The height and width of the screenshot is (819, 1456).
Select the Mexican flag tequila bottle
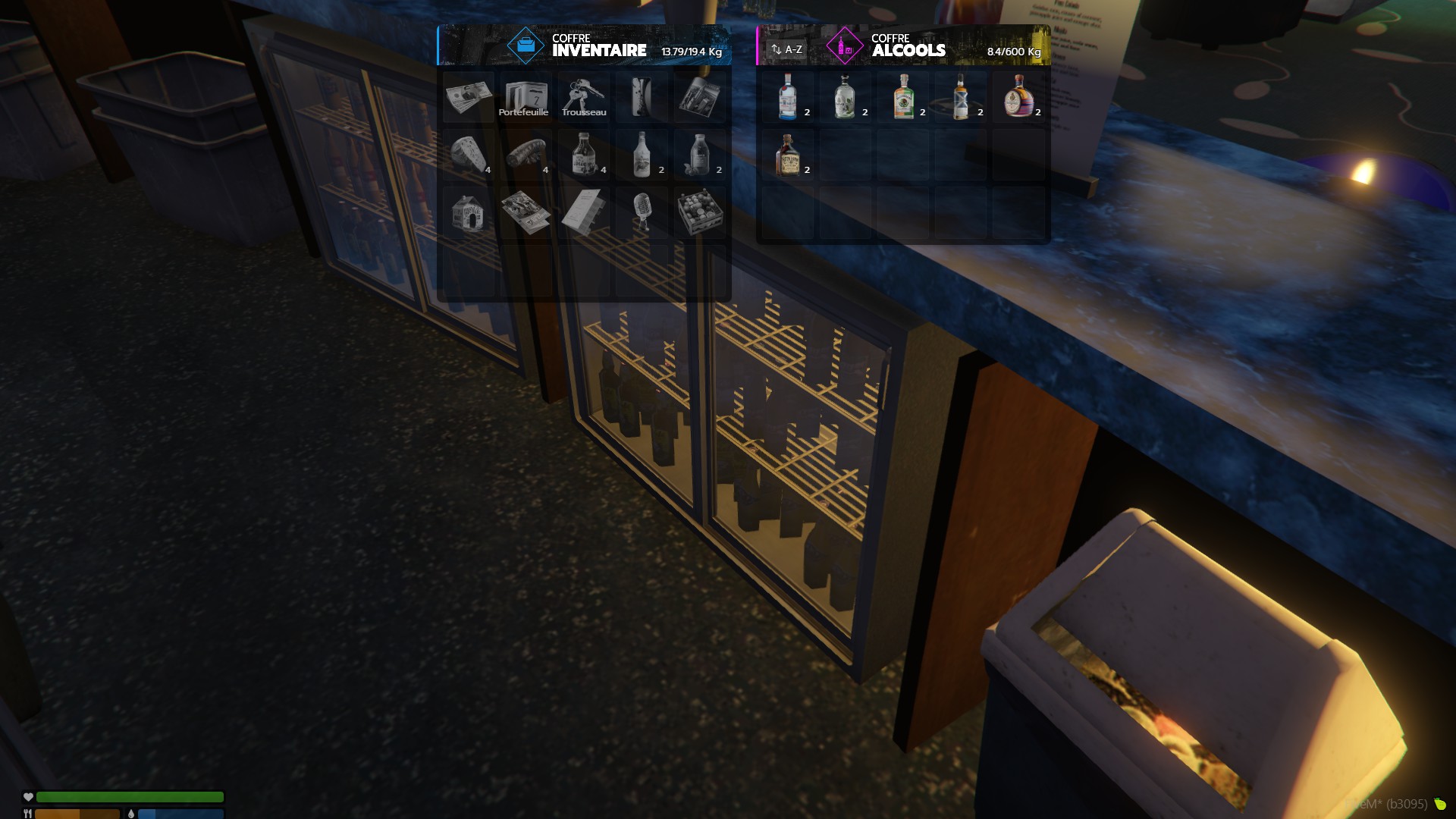click(903, 96)
